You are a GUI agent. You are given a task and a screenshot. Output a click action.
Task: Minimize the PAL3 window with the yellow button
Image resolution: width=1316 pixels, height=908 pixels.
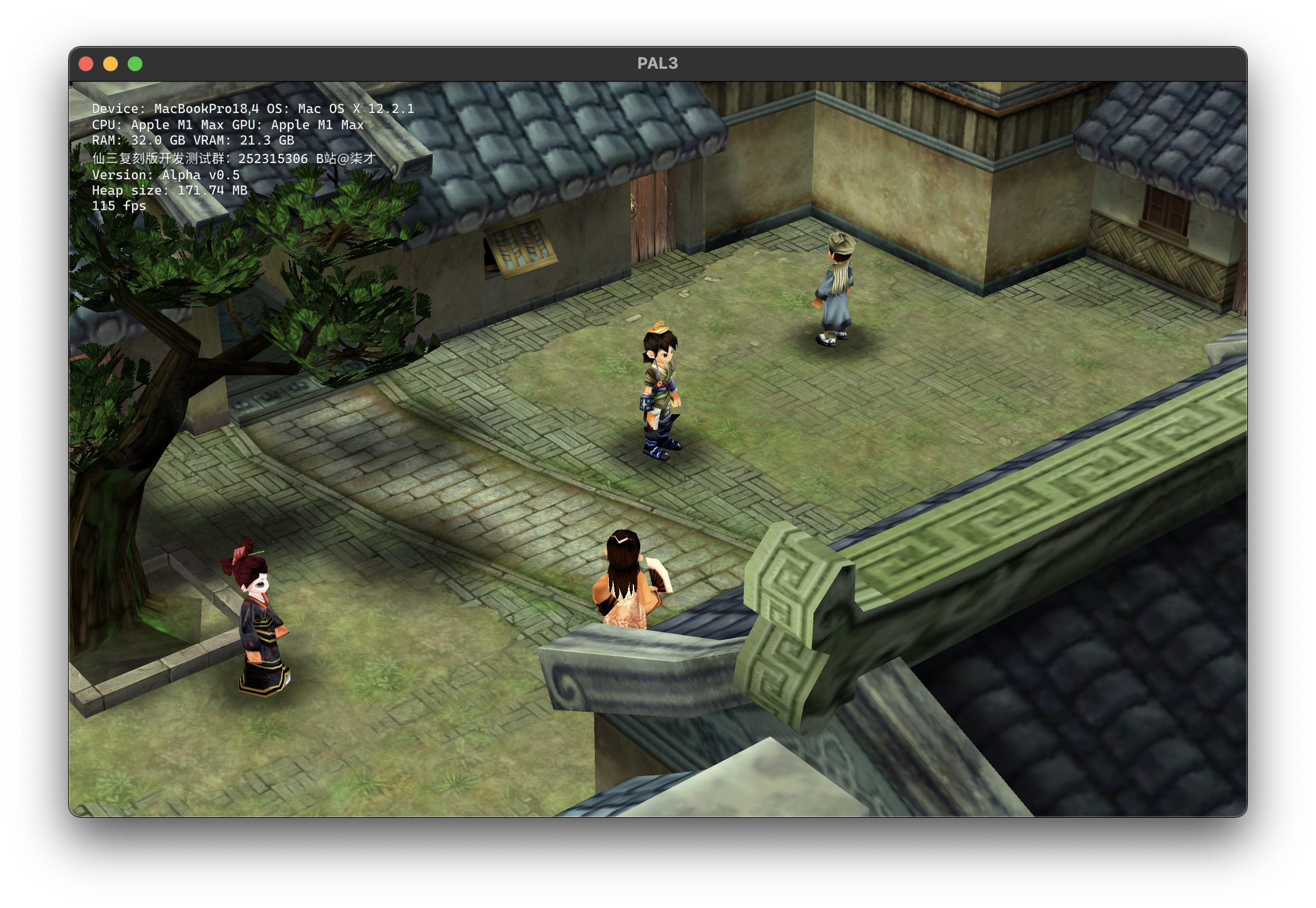110,64
